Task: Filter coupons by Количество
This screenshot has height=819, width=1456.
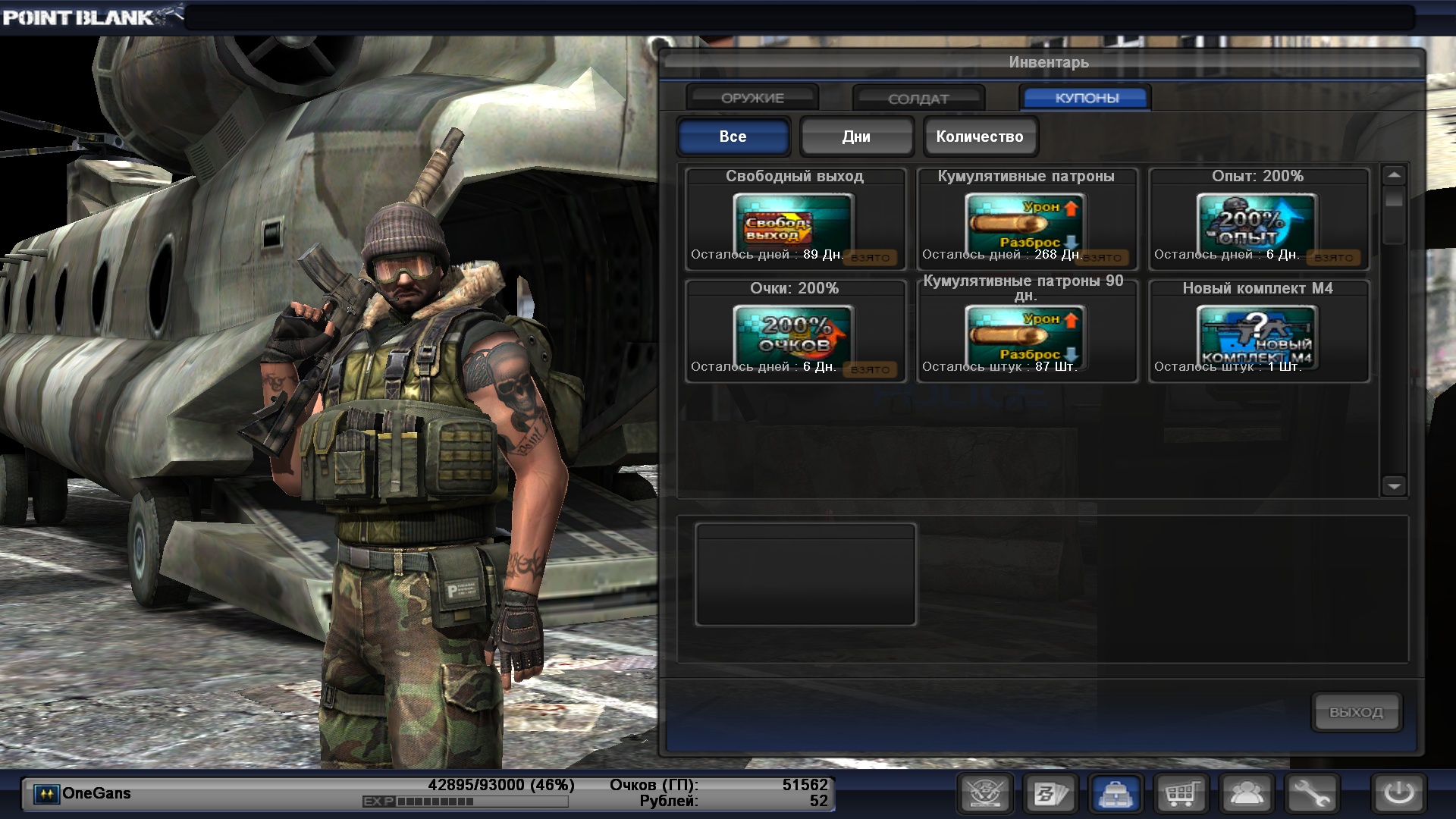Action: tap(979, 136)
